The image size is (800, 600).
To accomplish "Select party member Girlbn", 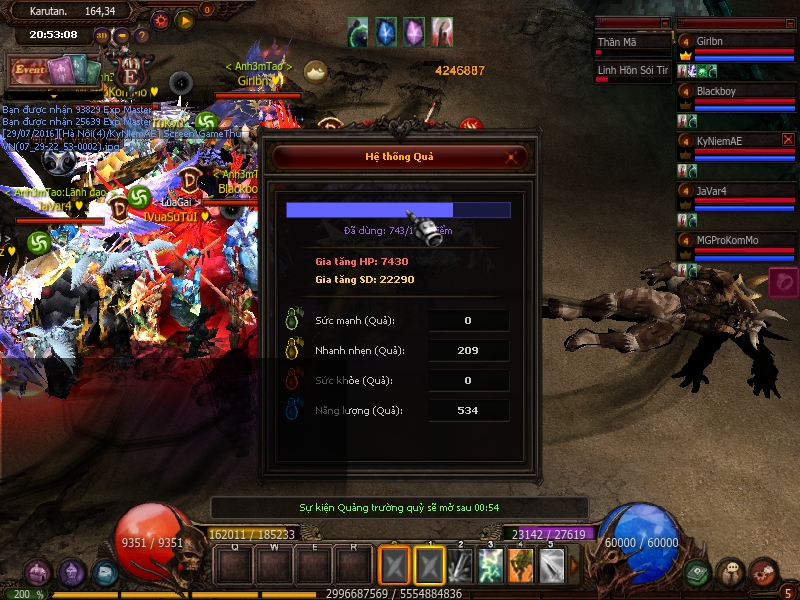I will [x=737, y=41].
